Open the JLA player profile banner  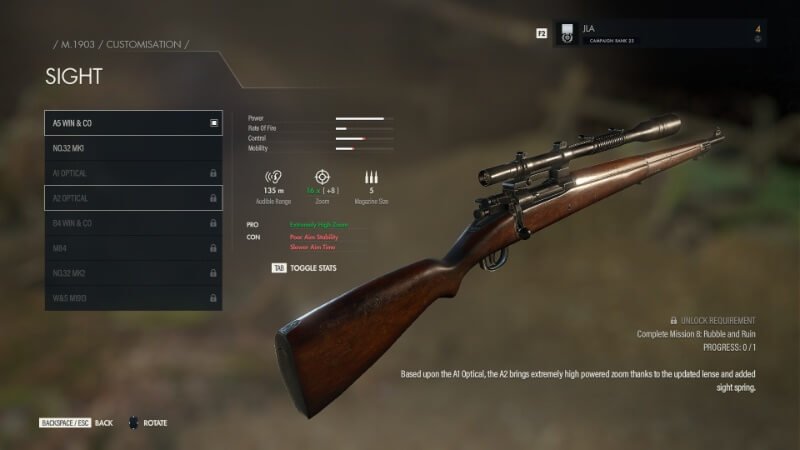coord(659,33)
